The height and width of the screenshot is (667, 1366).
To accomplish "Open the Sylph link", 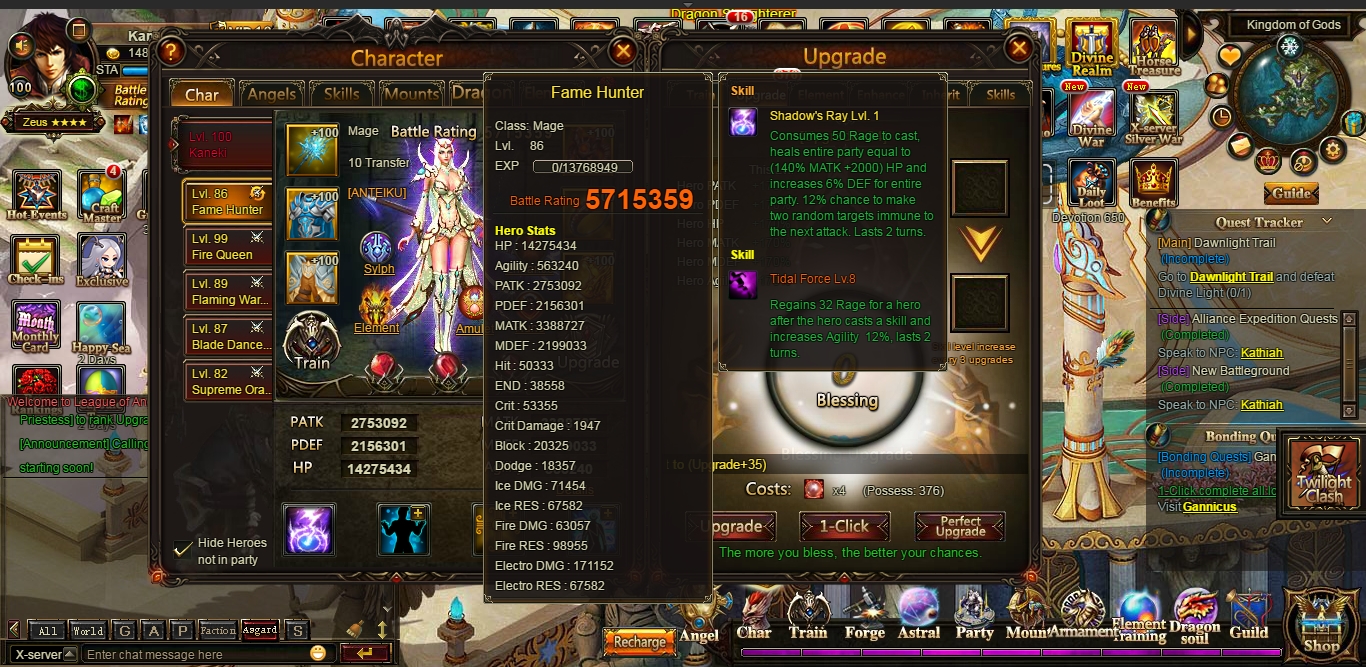I will [x=379, y=269].
